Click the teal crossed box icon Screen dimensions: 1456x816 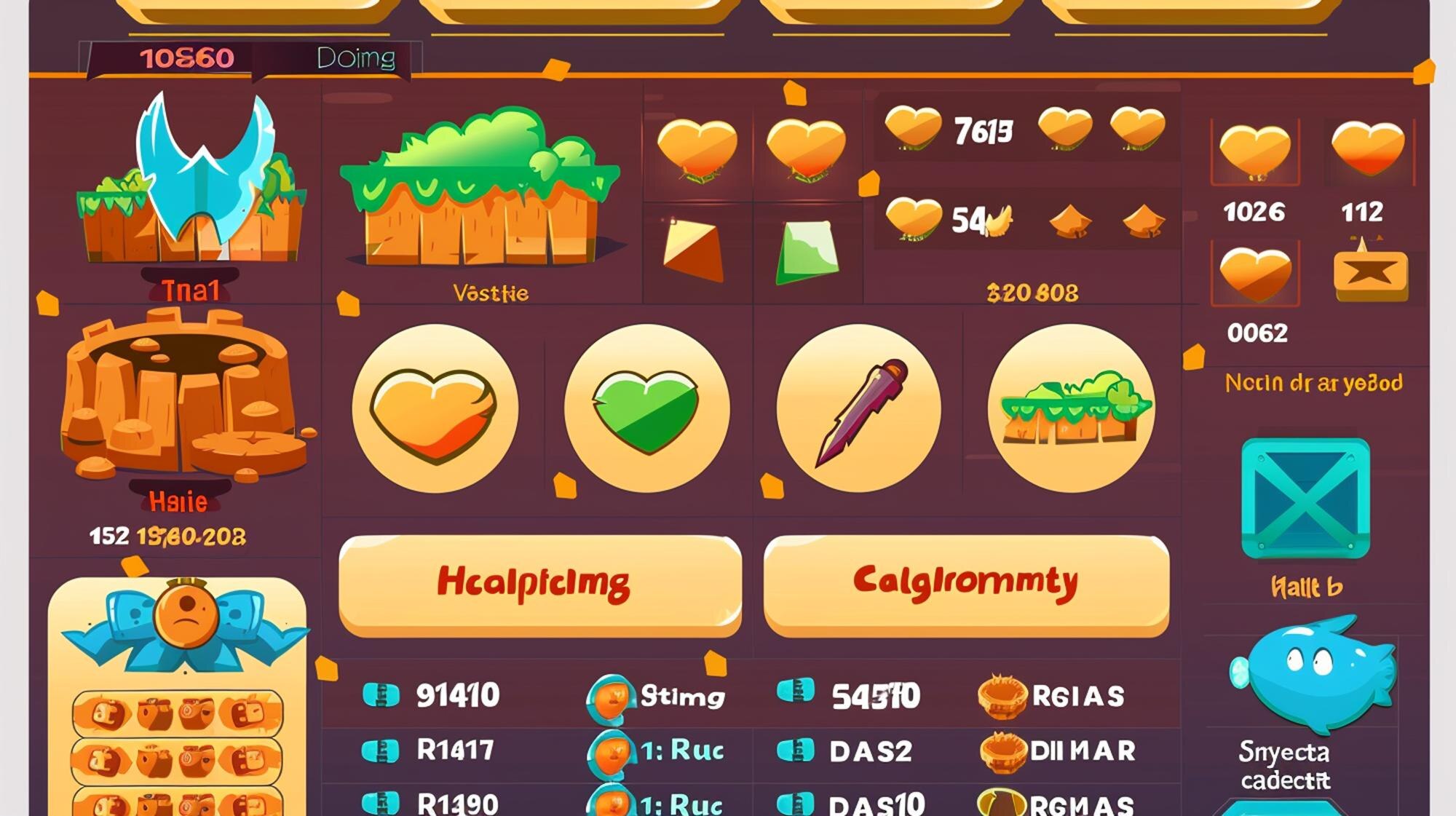(1305, 499)
